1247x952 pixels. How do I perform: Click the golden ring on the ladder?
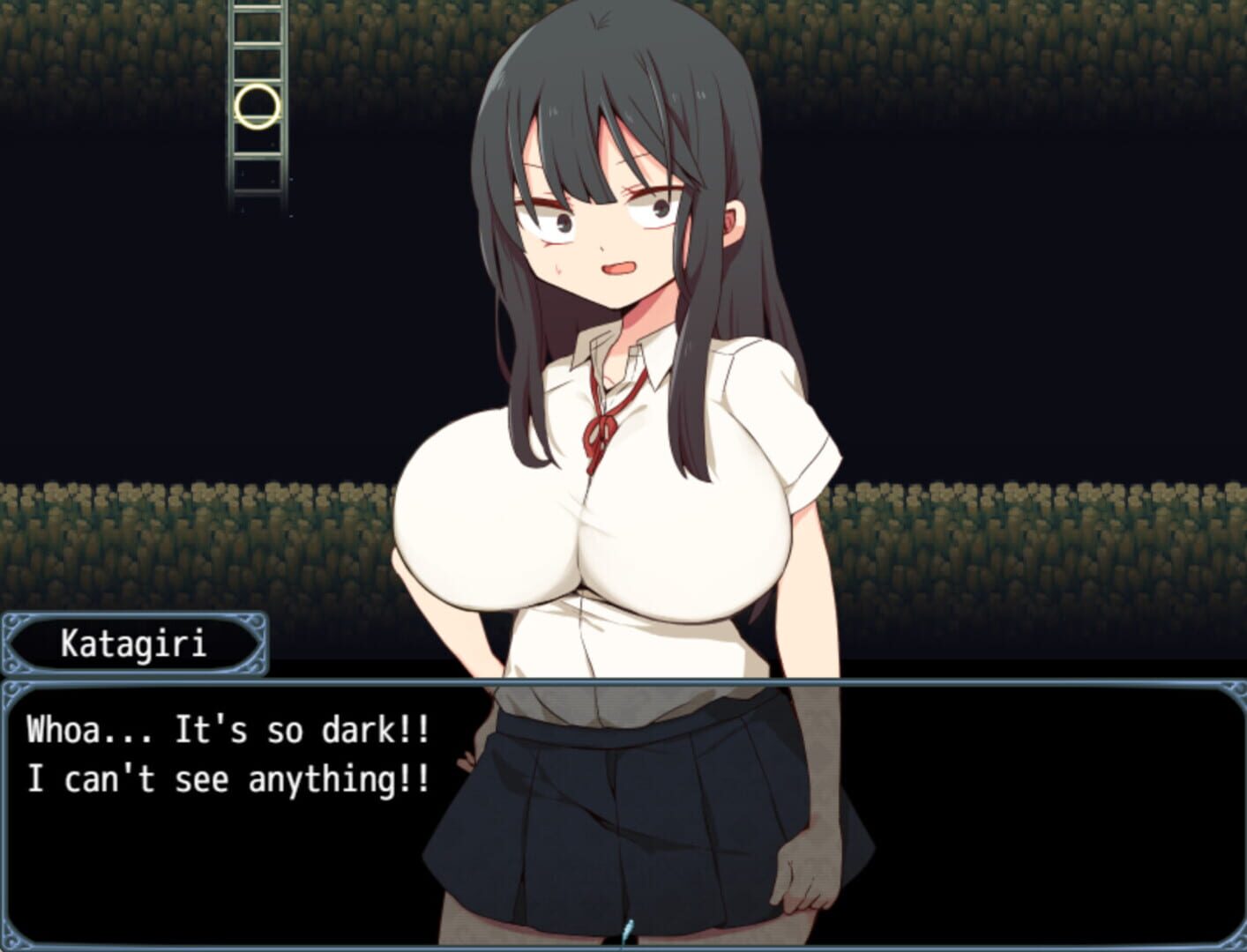pyautogui.click(x=256, y=108)
